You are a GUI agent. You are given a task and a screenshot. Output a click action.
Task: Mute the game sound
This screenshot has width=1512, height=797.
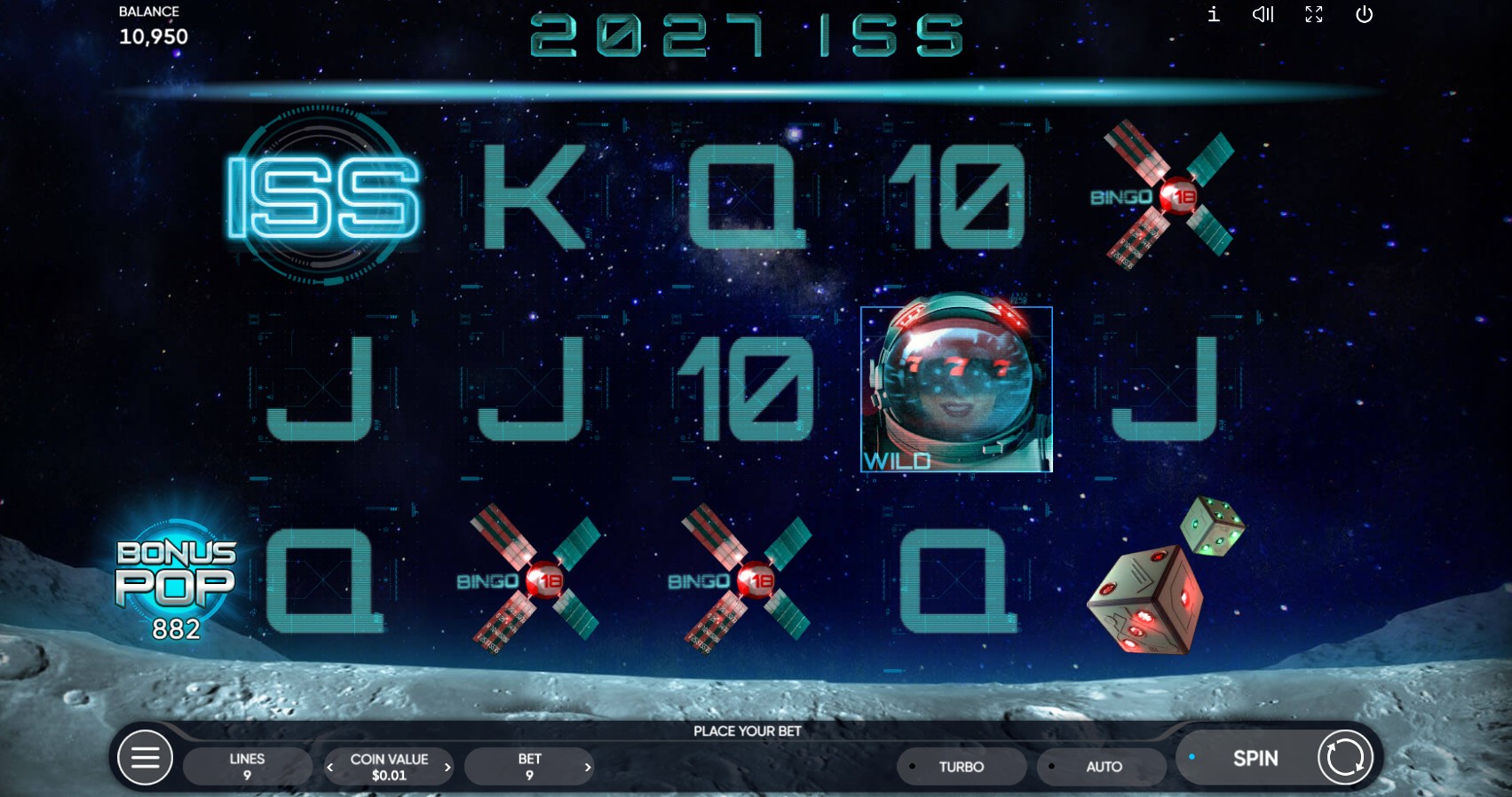[1263, 14]
